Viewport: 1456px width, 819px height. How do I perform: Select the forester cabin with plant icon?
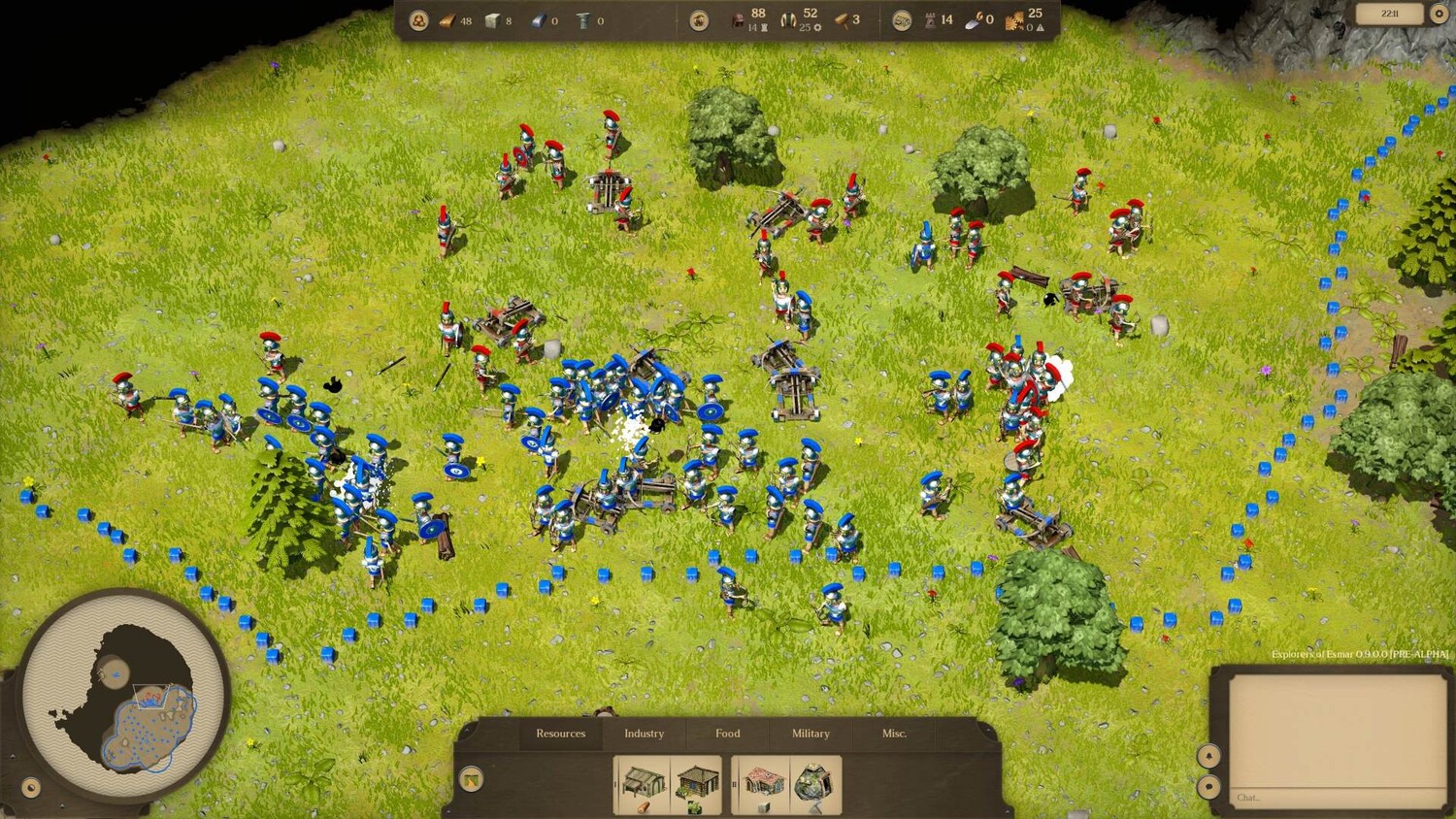click(x=695, y=784)
